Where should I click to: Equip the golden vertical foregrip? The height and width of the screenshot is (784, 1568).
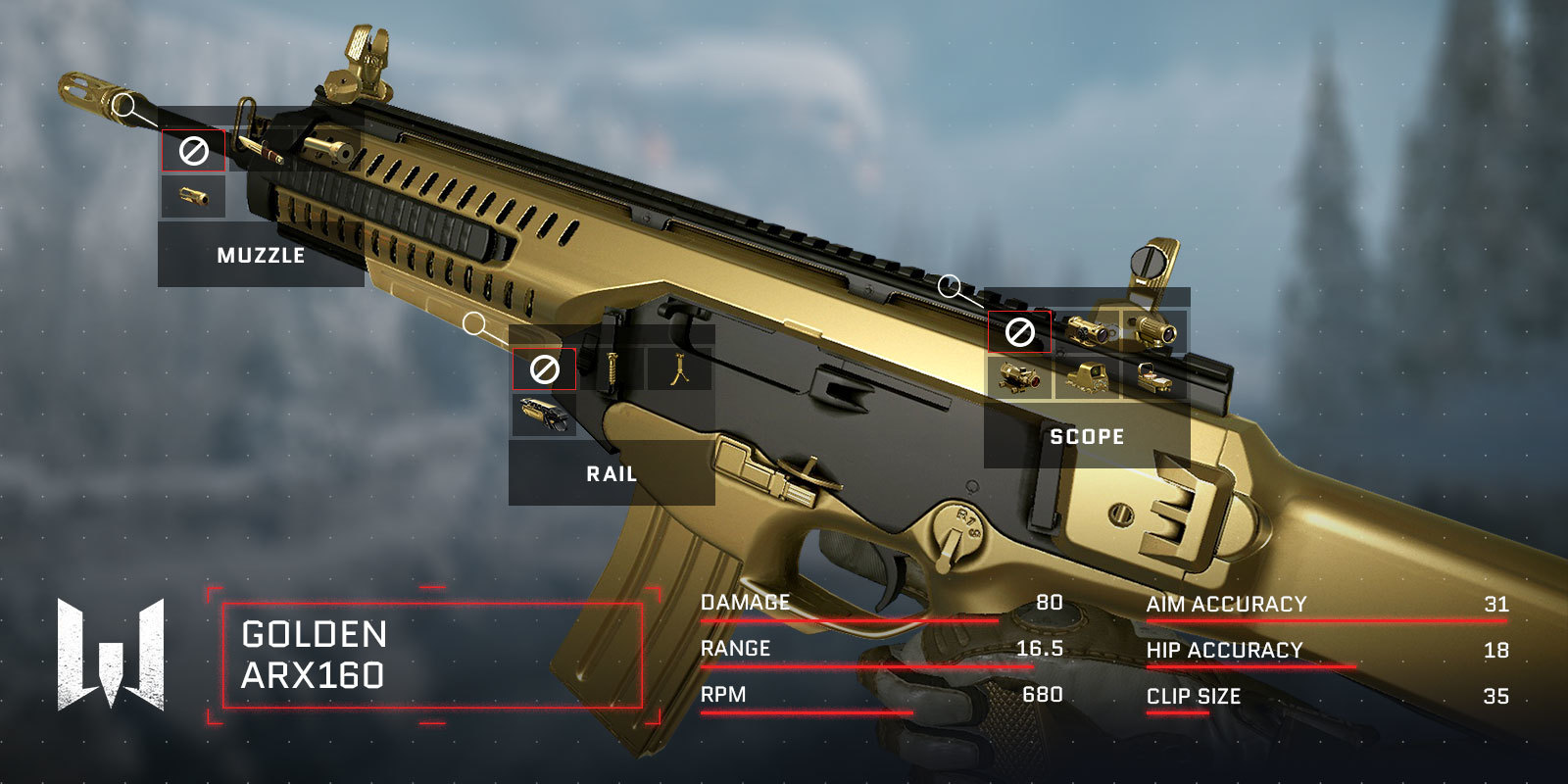coord(612,369)
